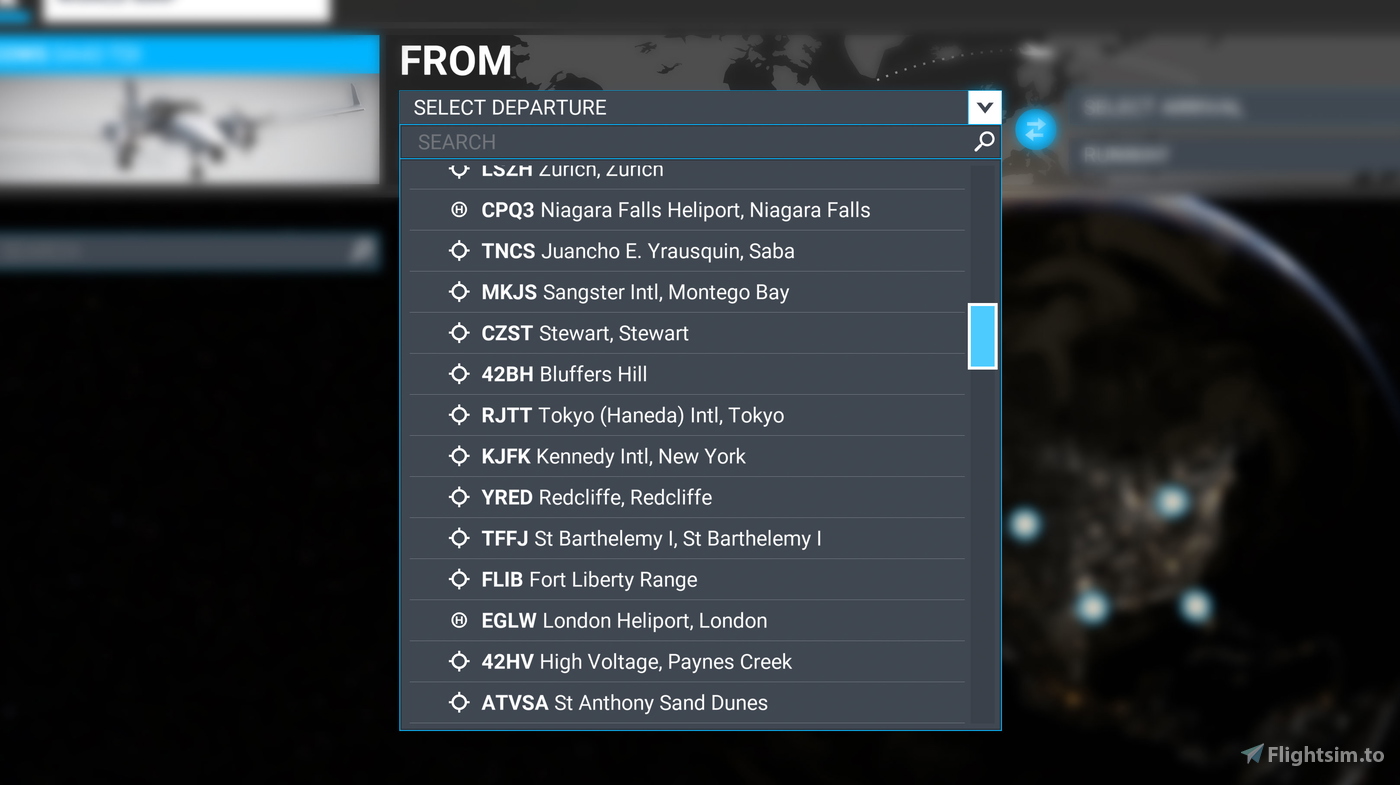Click the airport icon beside ATVSA St Anthony Sand Dunes
The image size is (1400, 785).
click(x=459, y=702)
